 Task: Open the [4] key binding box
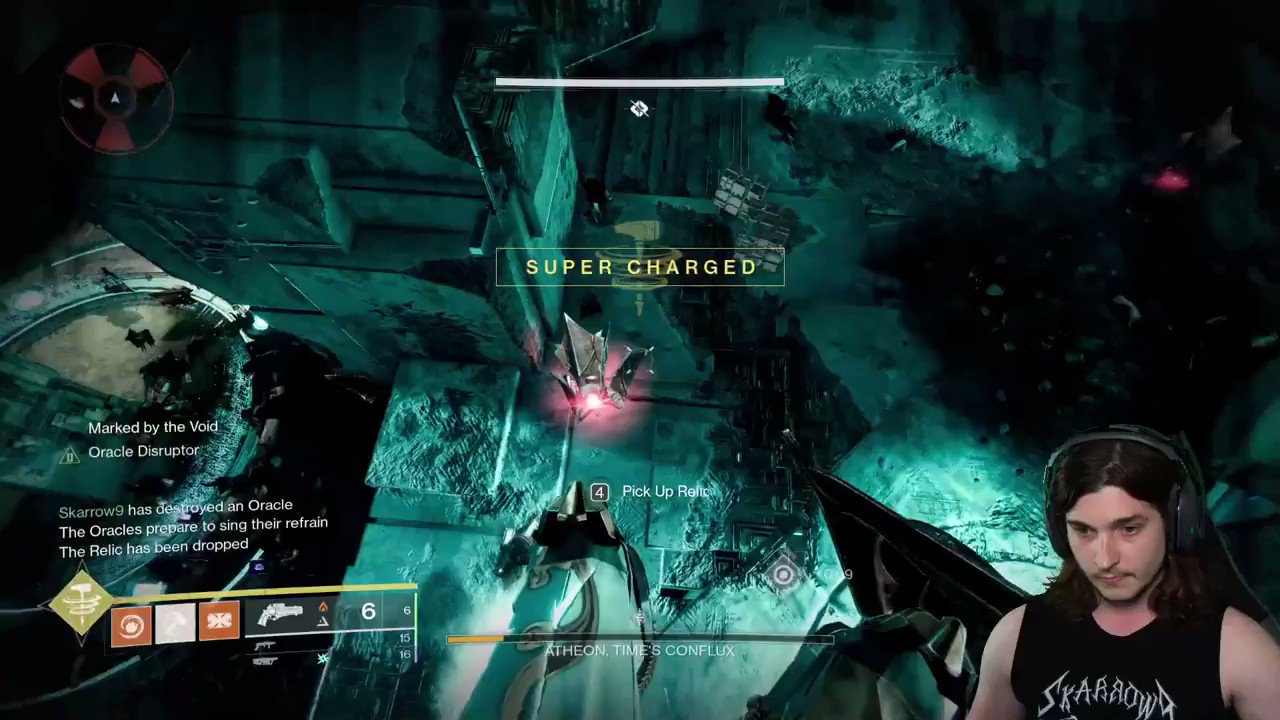599,491
